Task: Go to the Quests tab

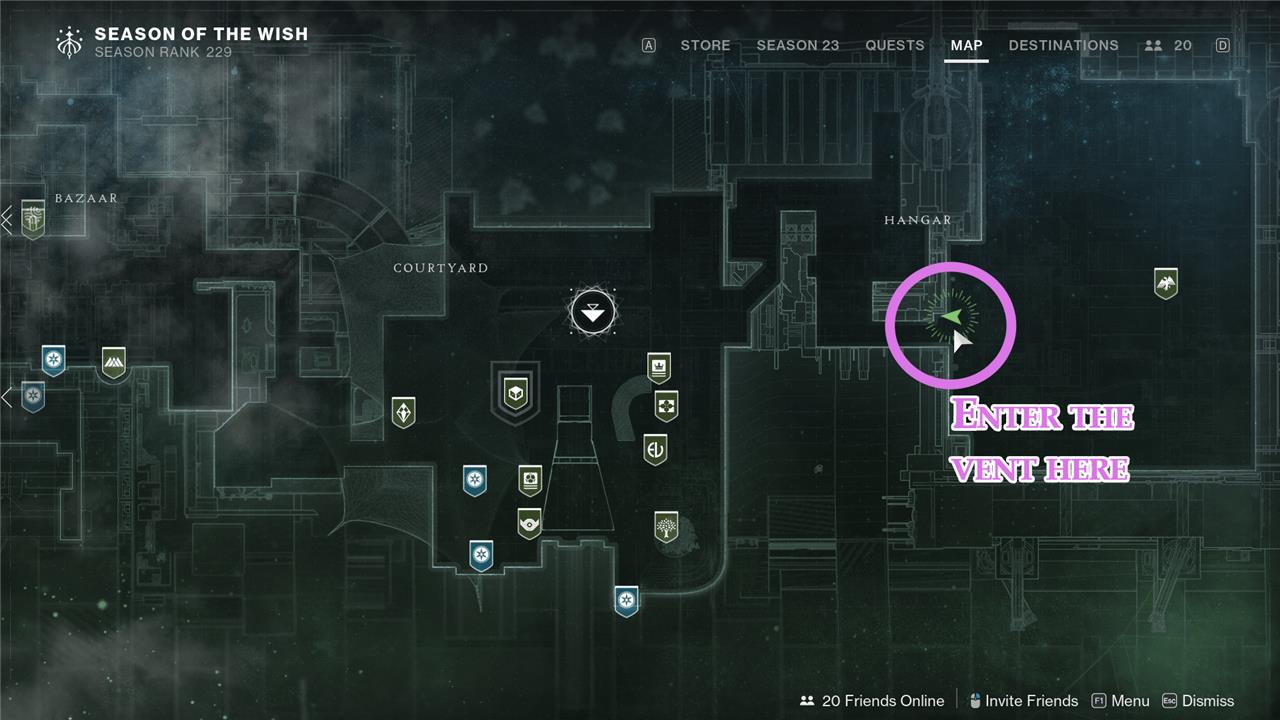Action: (x=894, y=45)
